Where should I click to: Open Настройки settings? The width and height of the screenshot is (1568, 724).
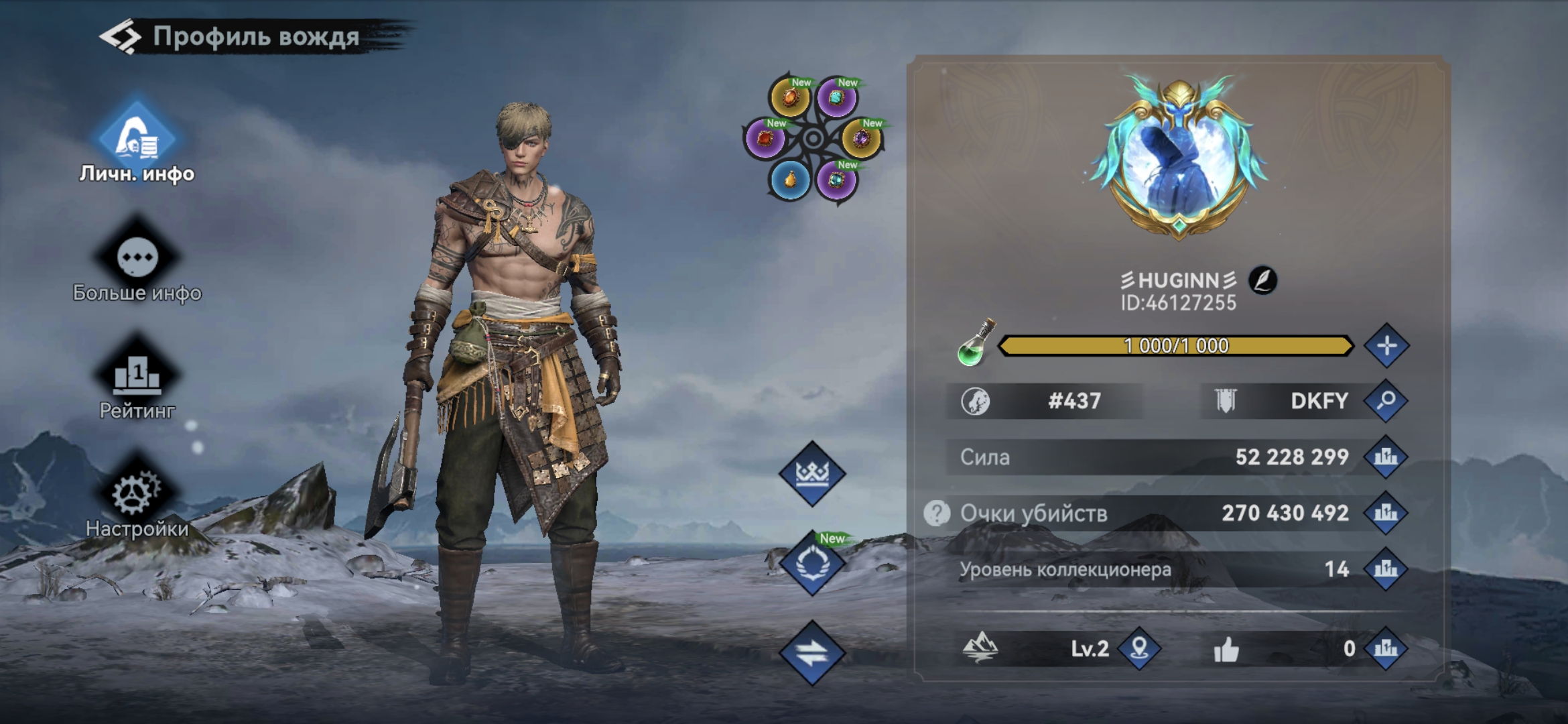pyautogui.click(x=137, y=499)
